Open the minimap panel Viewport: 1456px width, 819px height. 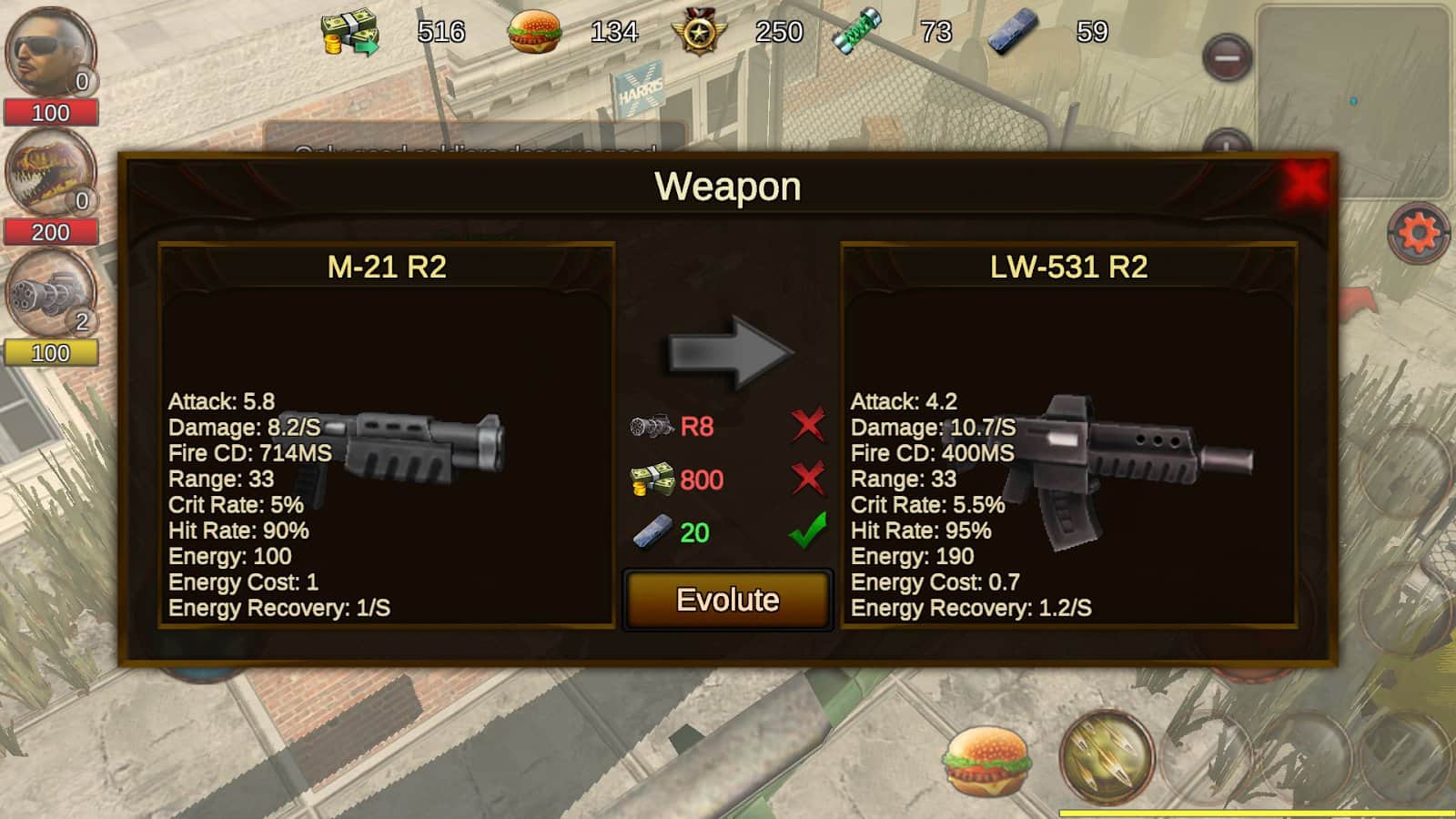pyautogui.click(x=1353, y=100)
